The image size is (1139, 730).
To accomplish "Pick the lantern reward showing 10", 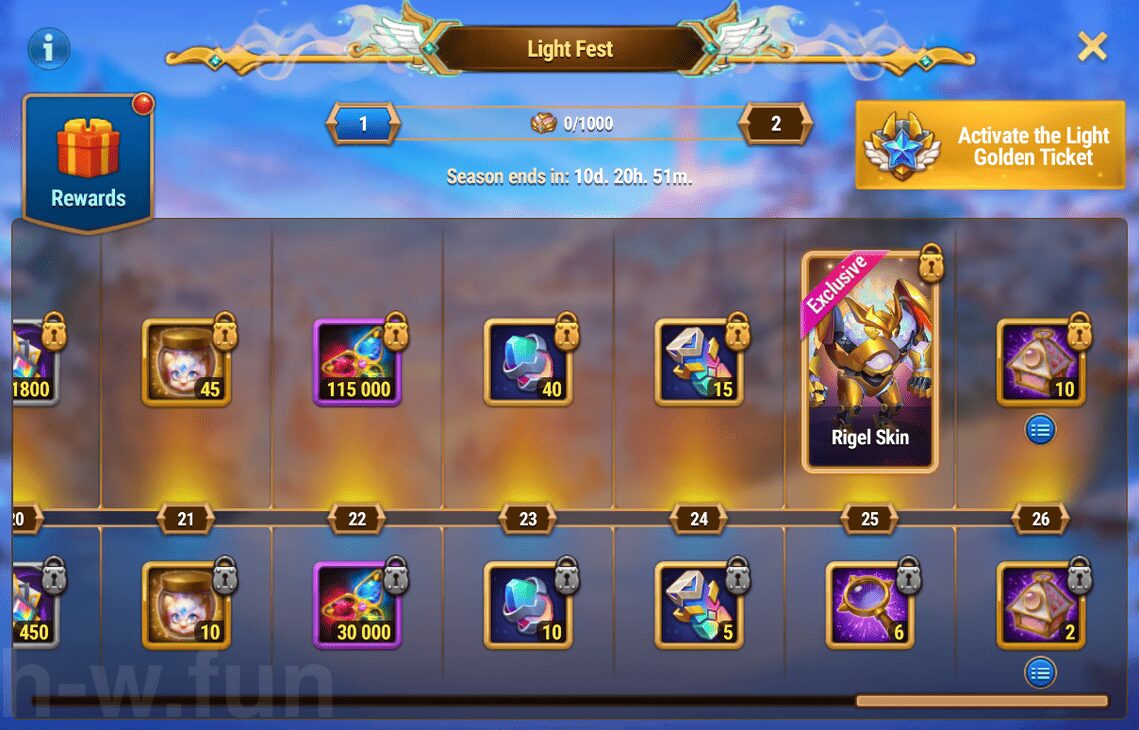I will point(1040,362).
